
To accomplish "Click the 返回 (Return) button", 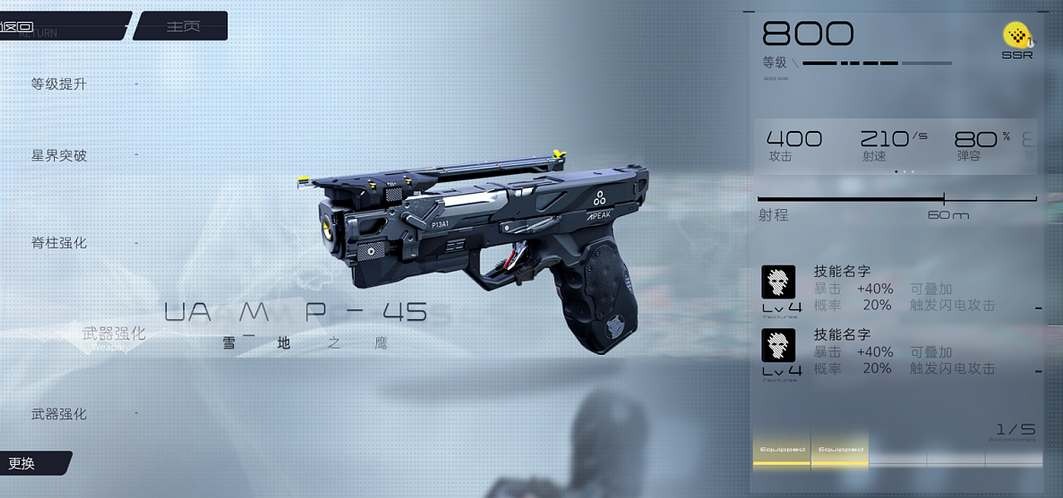I will click(60, 25).
